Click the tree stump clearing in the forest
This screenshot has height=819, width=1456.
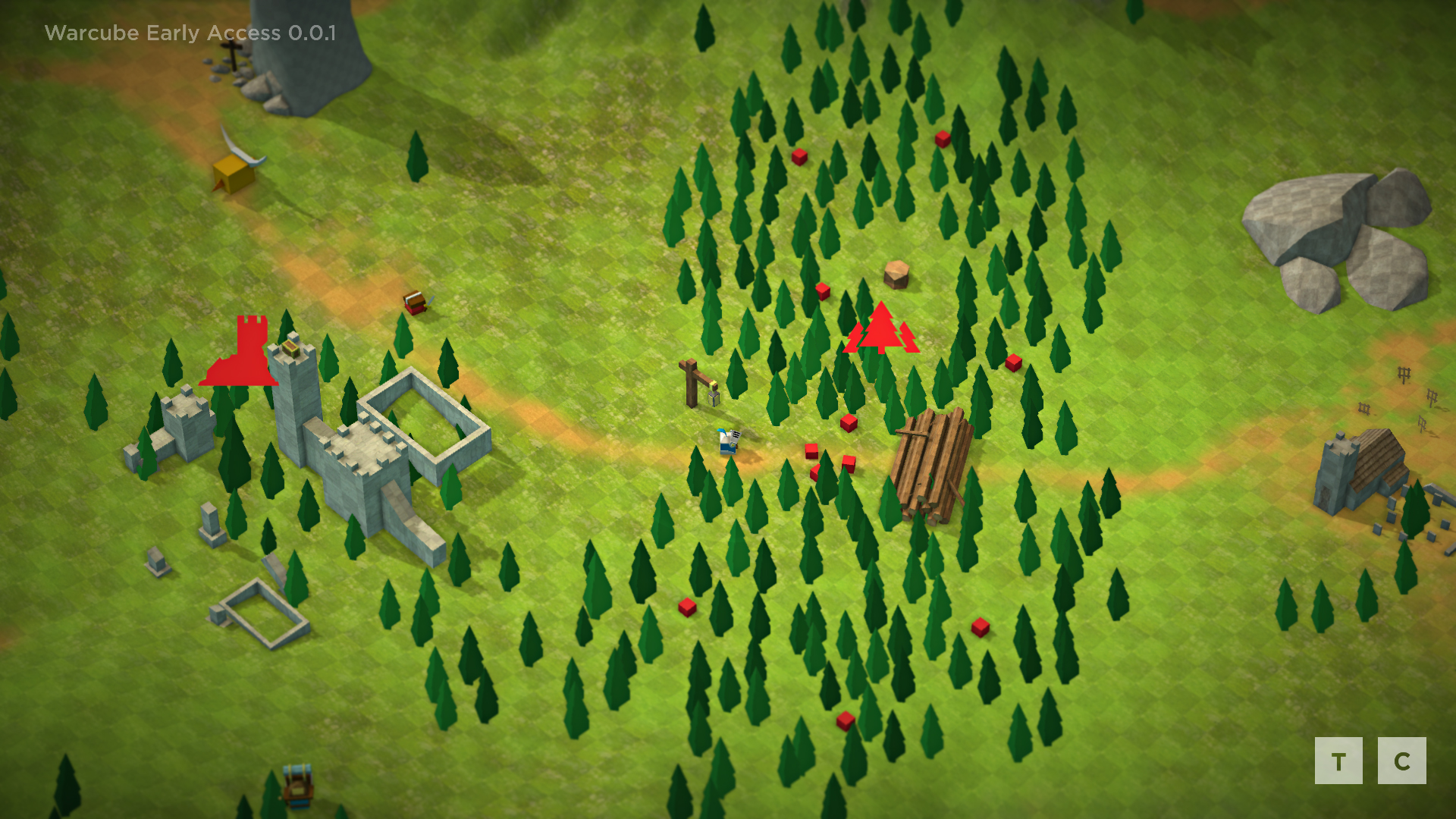pos(895,275)
